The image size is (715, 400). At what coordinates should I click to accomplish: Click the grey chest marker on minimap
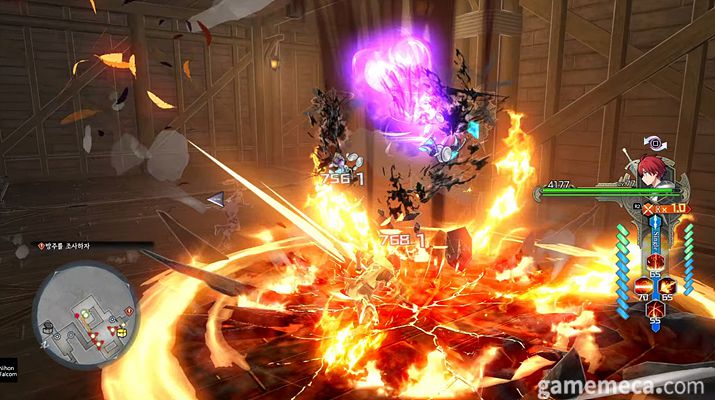tap(48, 328)
